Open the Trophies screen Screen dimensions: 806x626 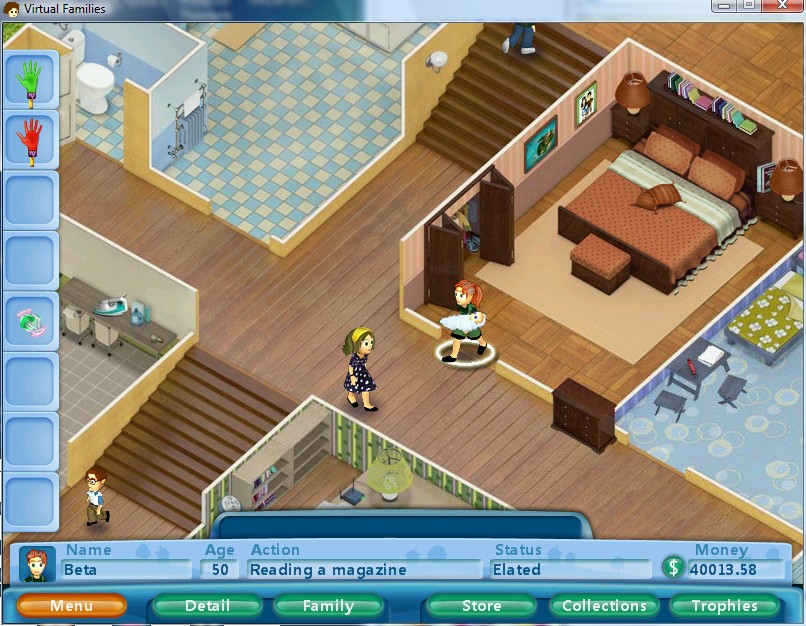pos(724,606)
